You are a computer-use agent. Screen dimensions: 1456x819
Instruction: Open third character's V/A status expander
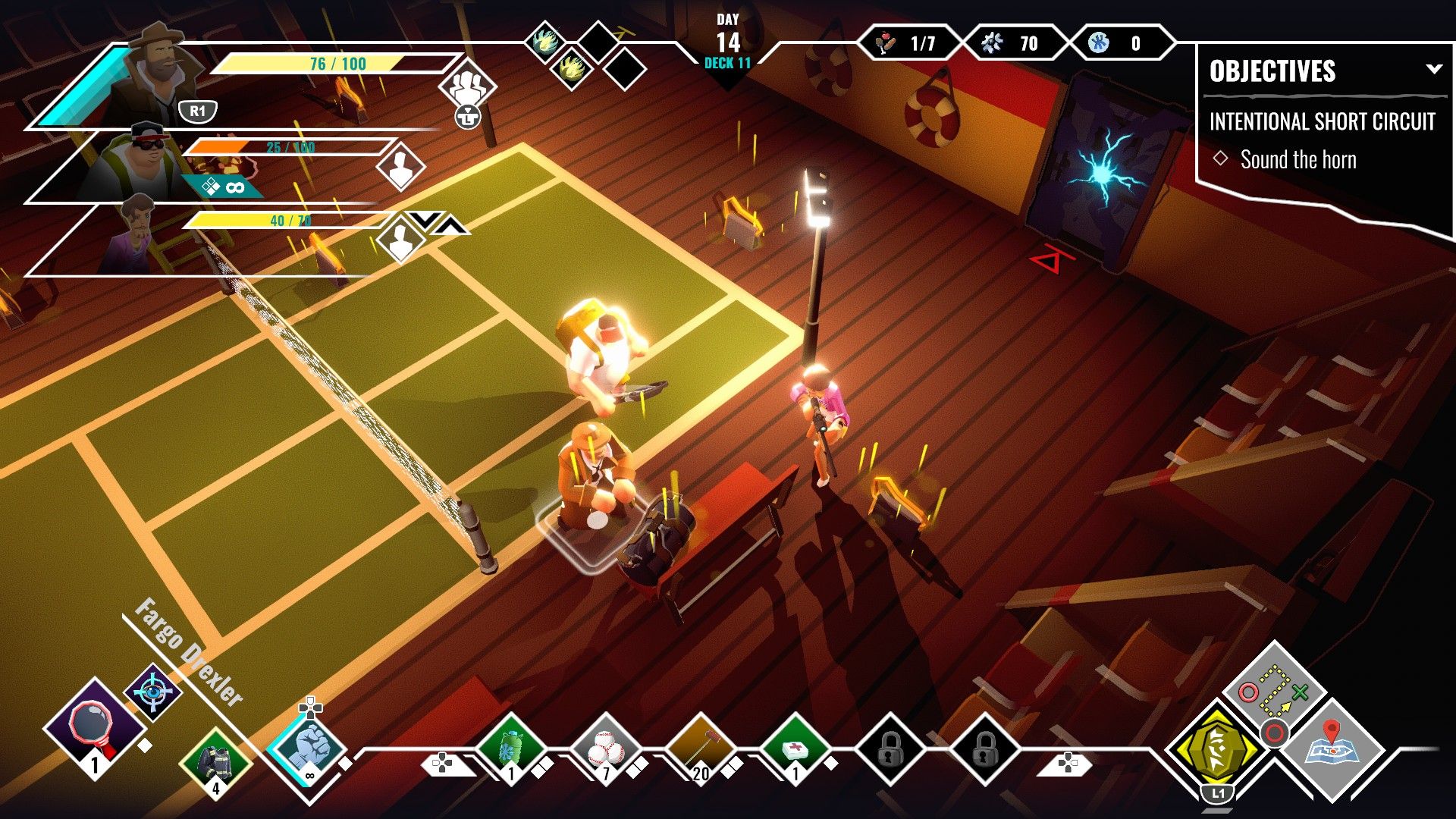coord(434,221)
